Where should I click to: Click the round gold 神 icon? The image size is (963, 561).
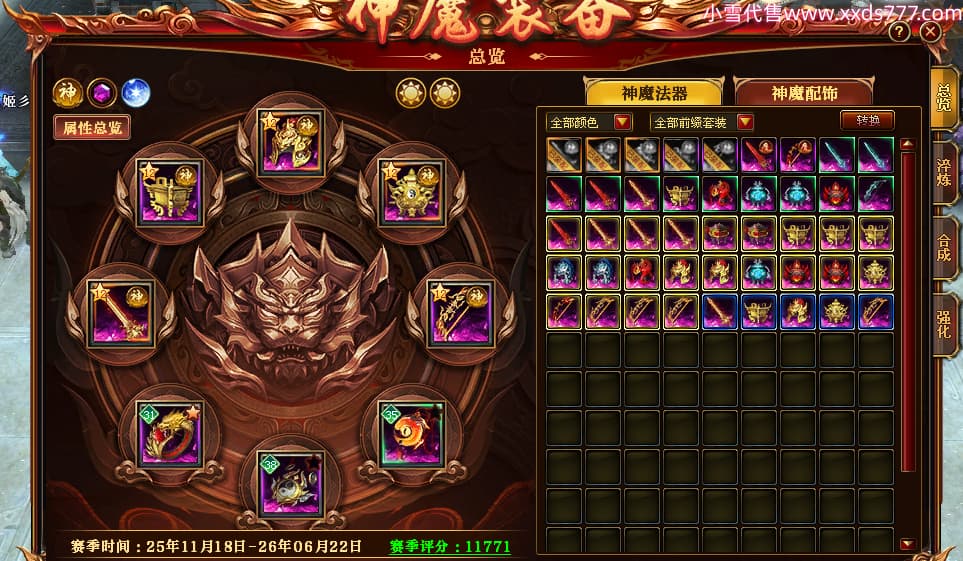[68, 92]
